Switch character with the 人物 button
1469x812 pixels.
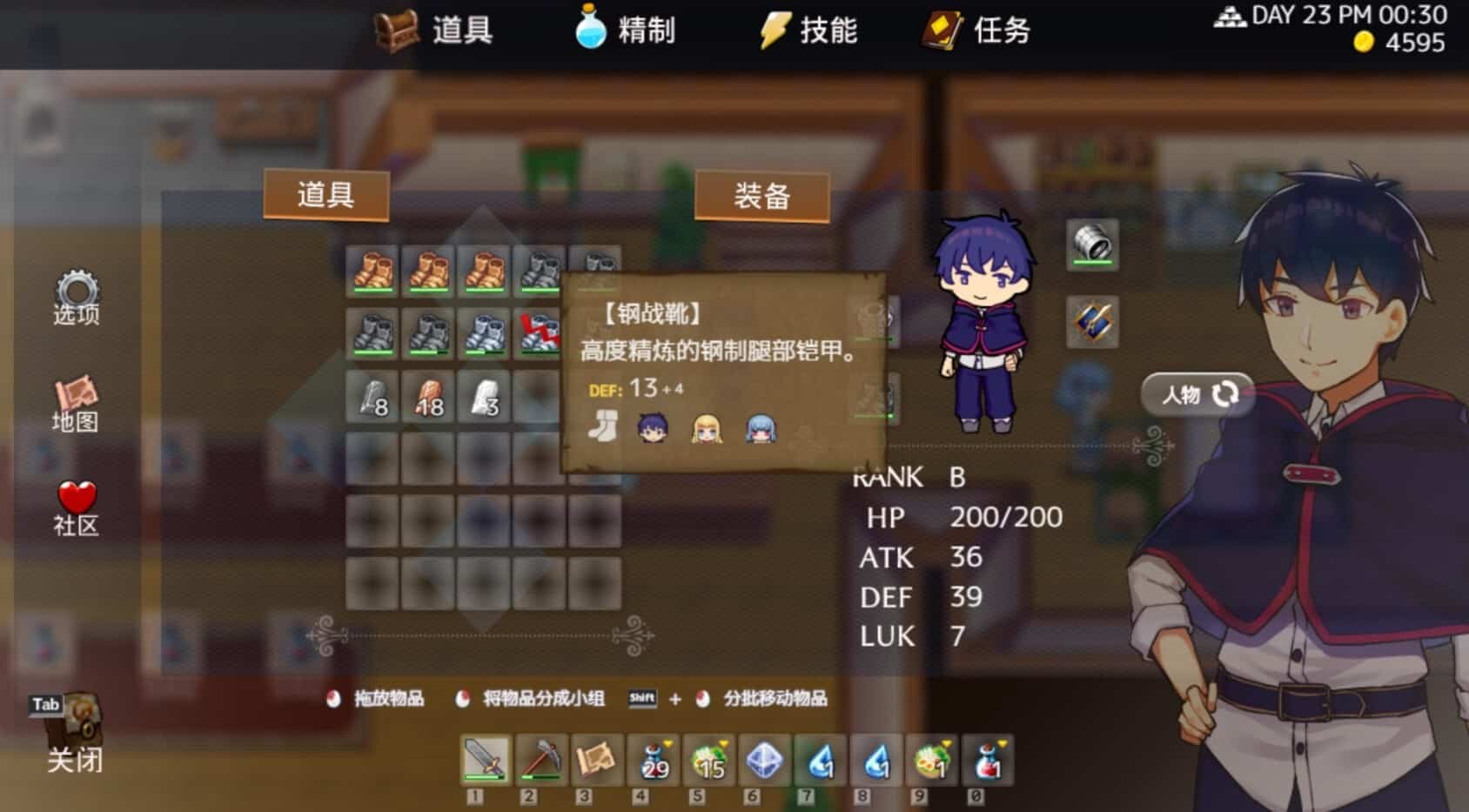point(1198,394)
